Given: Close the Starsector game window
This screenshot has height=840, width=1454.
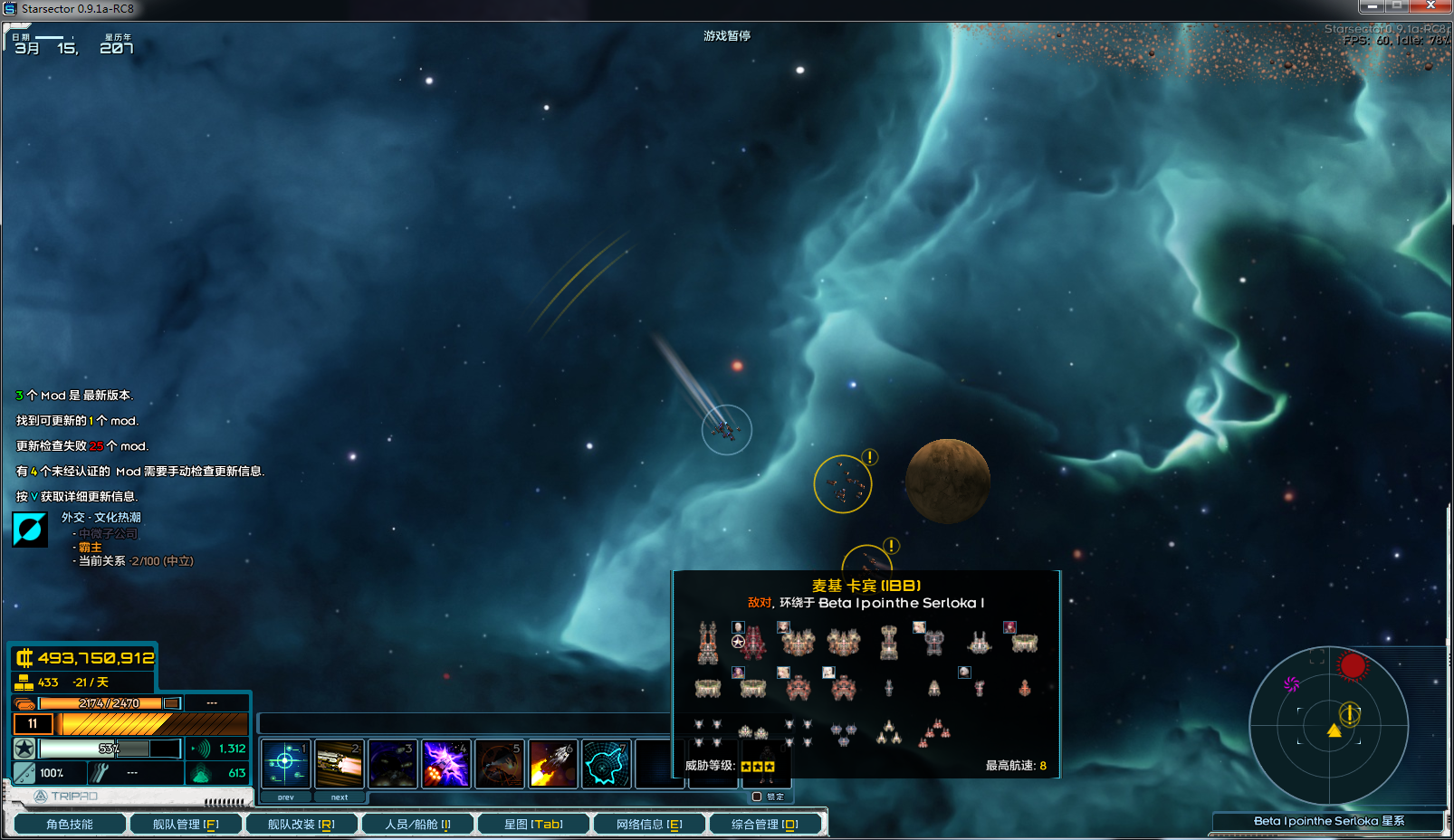Looking at the screenshot, I should (x=1430, y=6).
